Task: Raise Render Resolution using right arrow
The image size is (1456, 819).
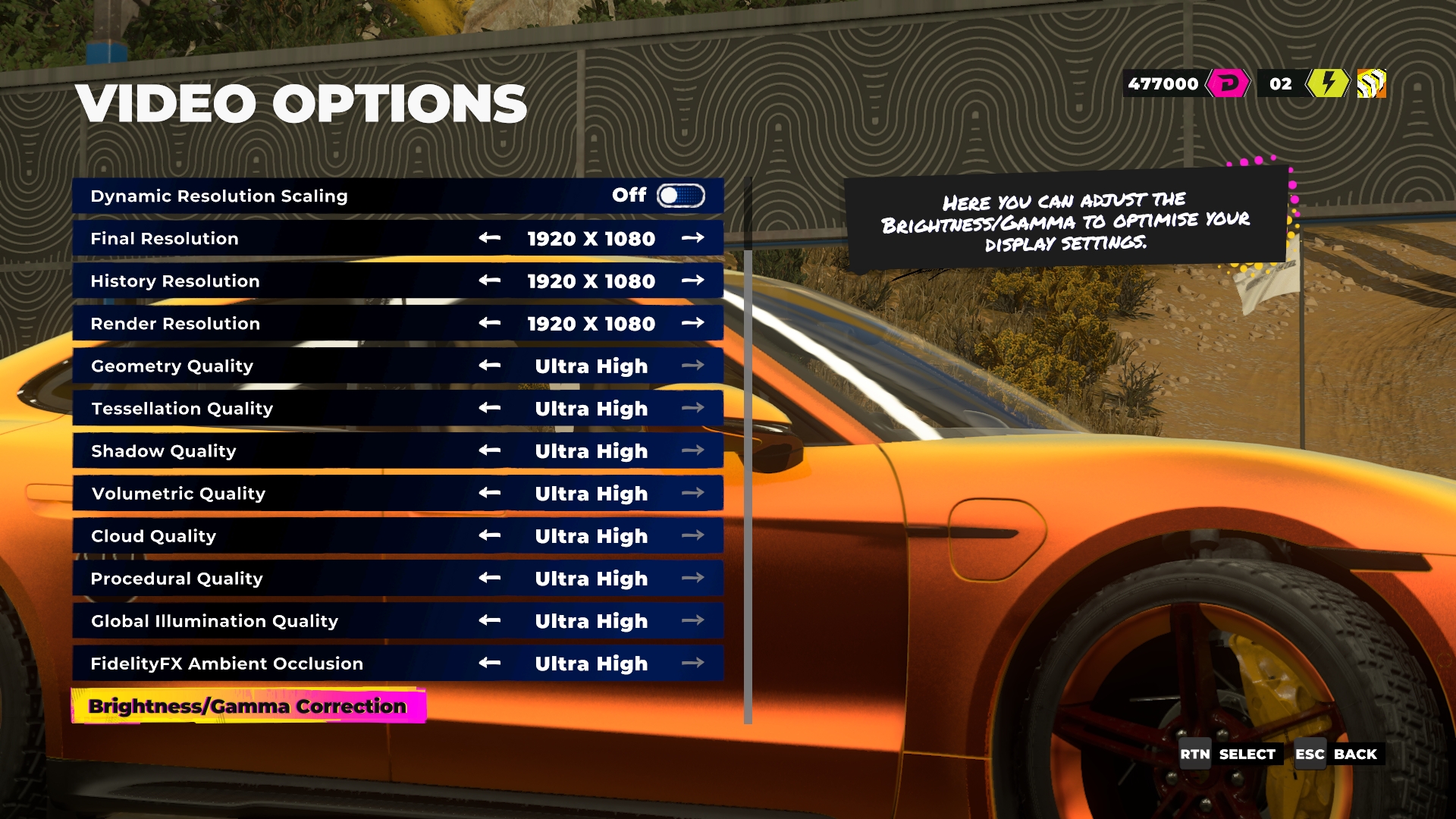Action: click(692, 323)
